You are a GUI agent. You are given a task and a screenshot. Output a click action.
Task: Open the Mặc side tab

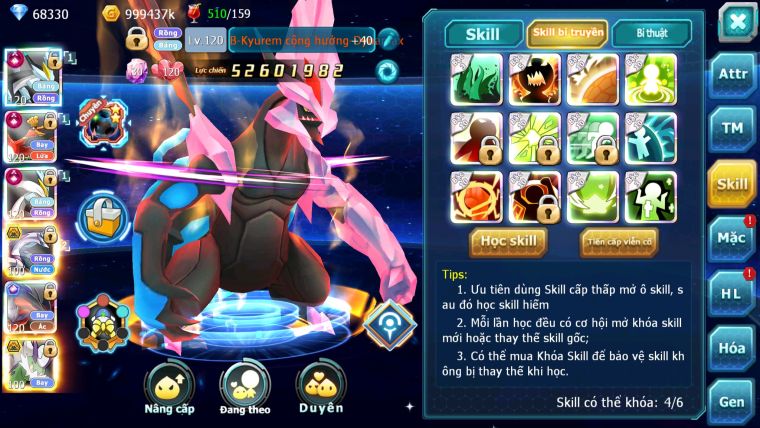click(732, 239)
